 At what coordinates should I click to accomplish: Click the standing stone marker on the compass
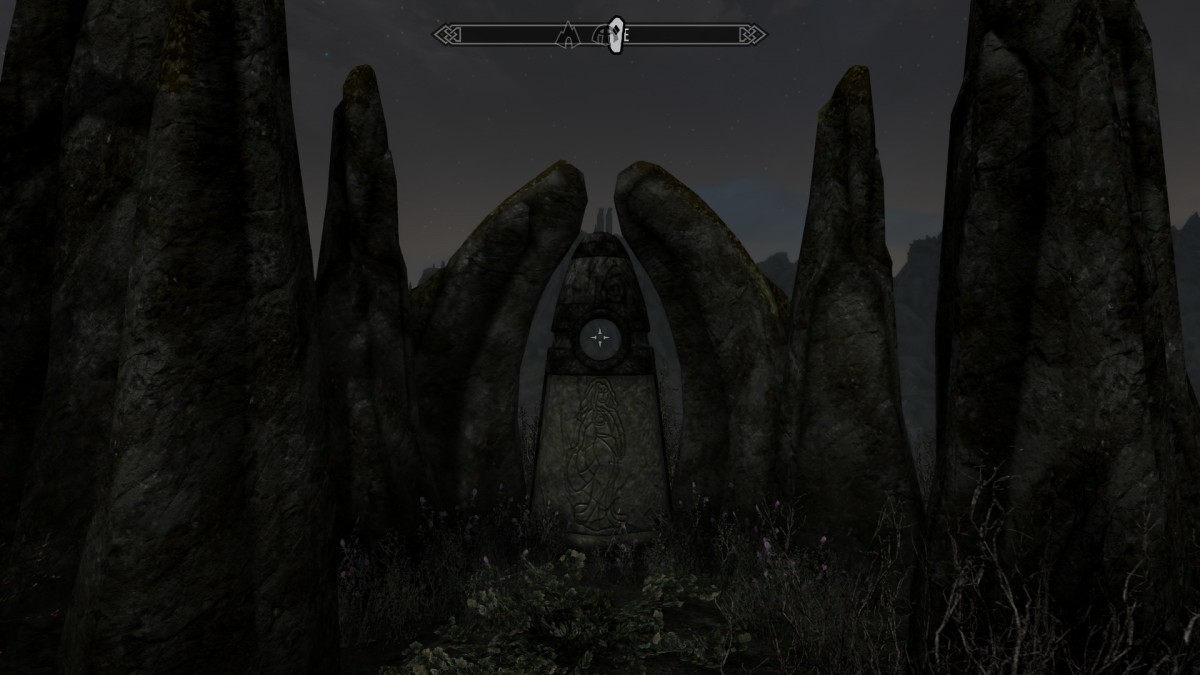tap(616, 33)
